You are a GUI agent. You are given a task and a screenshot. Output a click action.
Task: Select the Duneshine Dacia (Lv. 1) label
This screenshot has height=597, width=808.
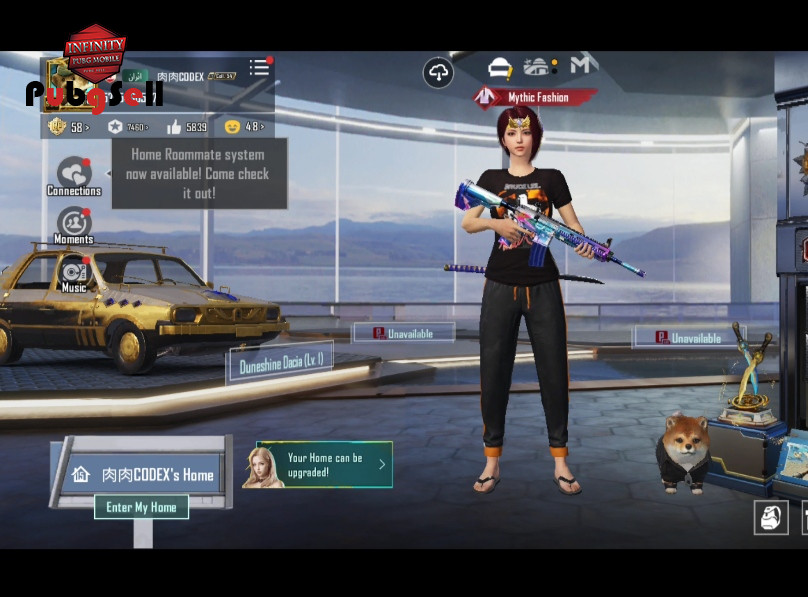pos(281,364)
